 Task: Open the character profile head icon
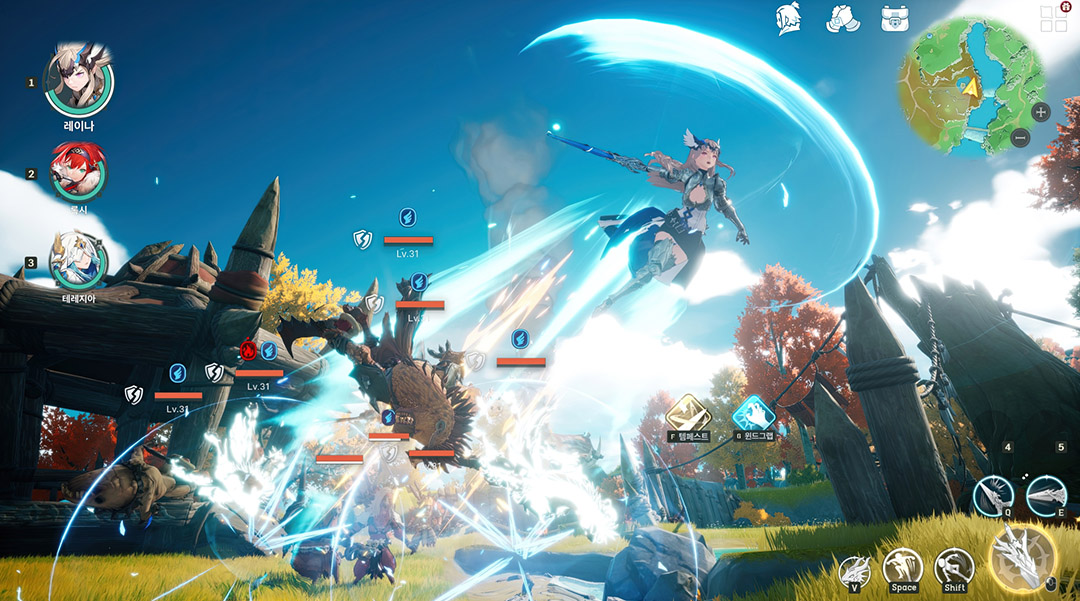point(790,18)
